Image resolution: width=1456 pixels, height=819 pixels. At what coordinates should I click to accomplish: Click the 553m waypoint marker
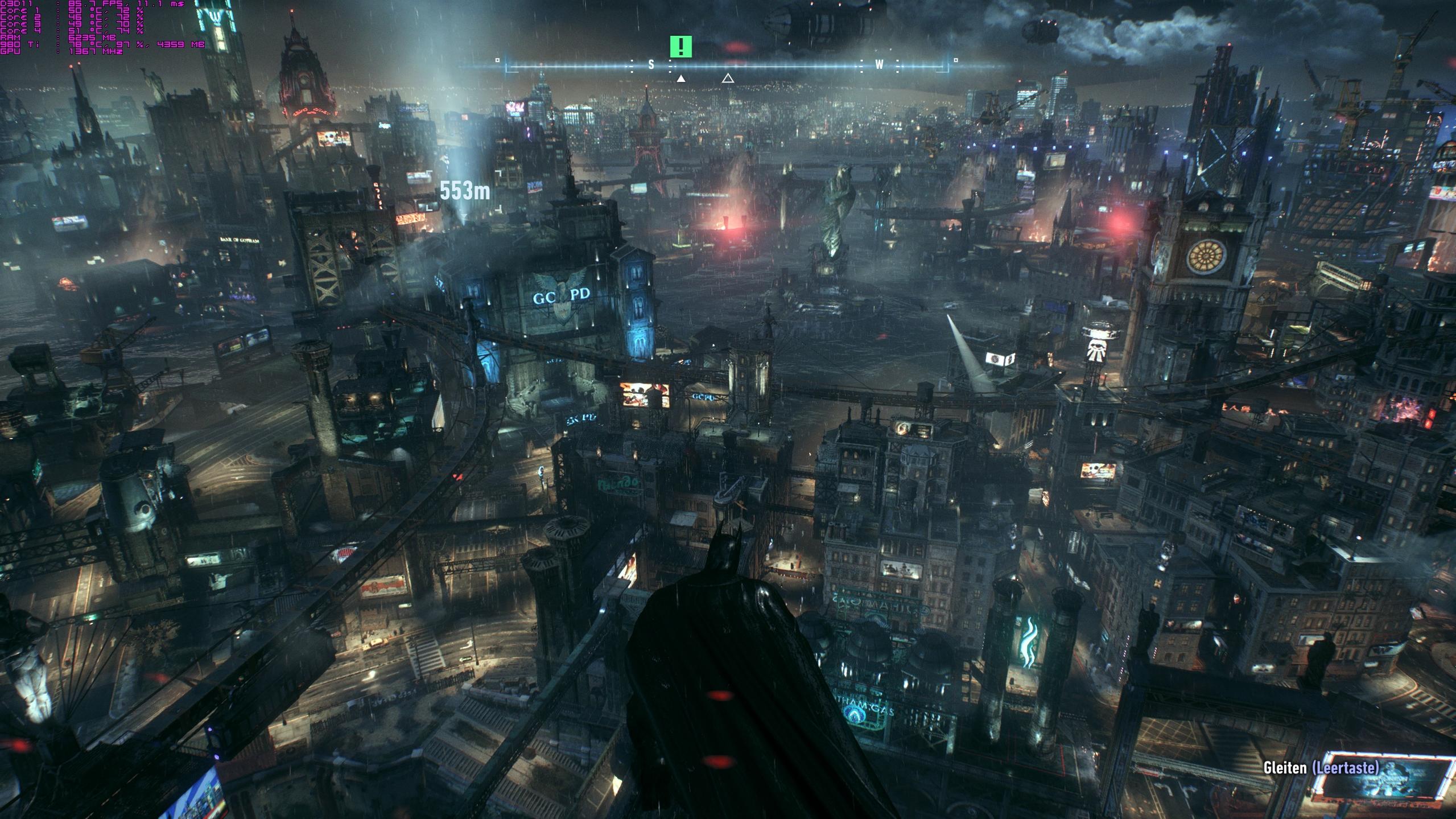coord(464,191)
